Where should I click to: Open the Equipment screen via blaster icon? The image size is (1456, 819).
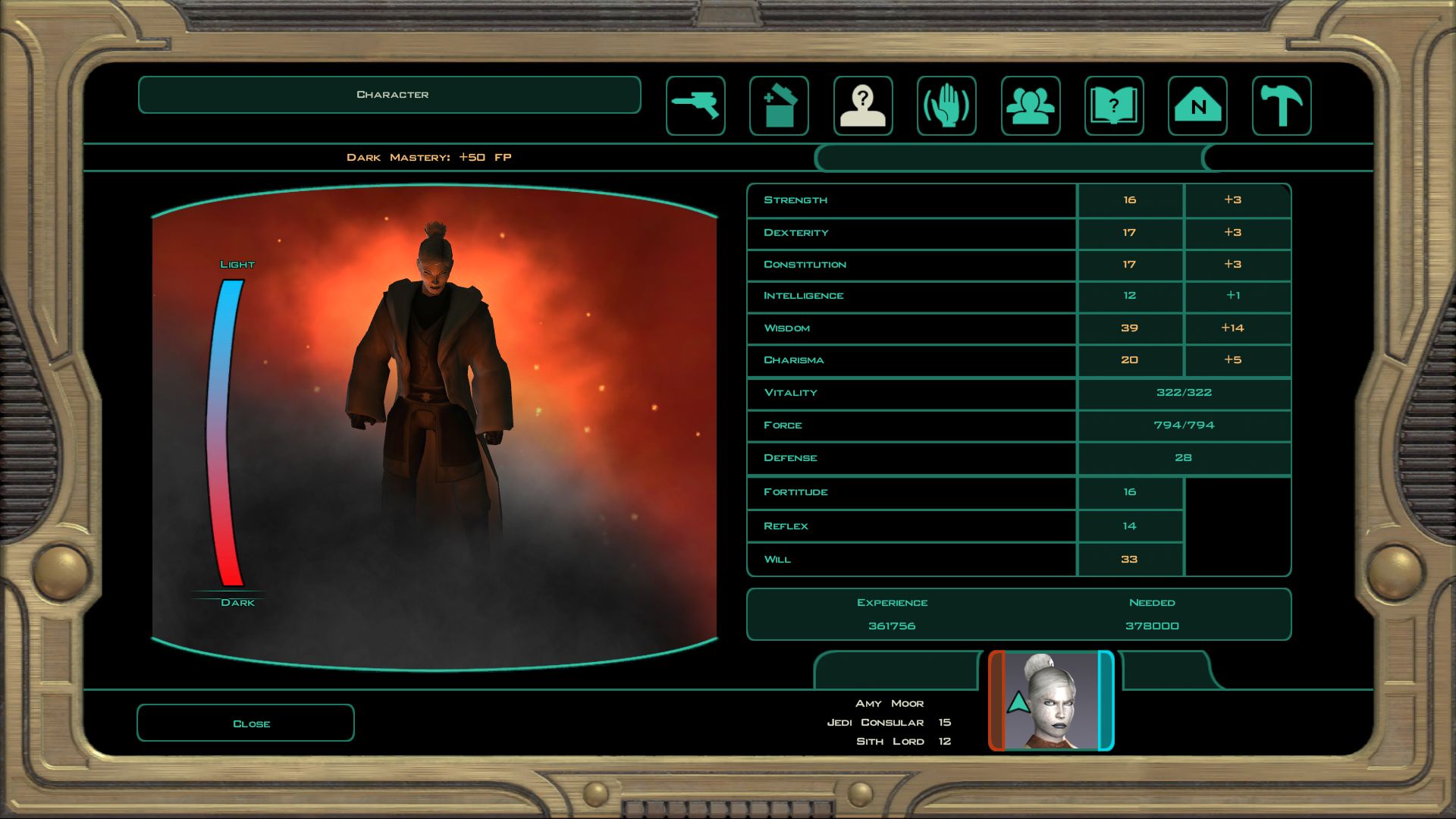pos(695,106)
